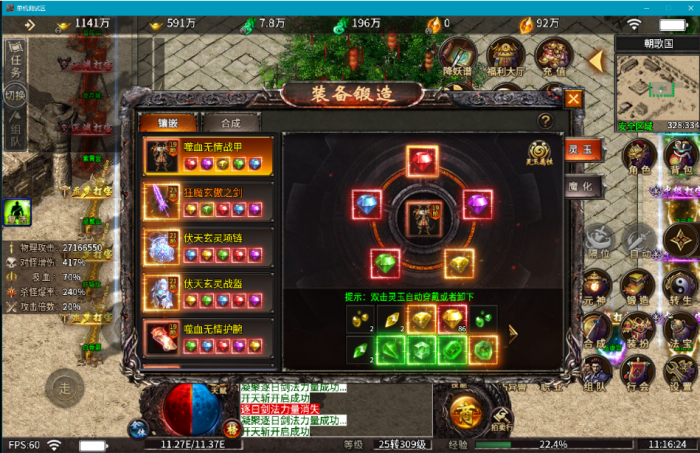
Task: Open the 背包 backpack
Action: [x=683, y=157]
